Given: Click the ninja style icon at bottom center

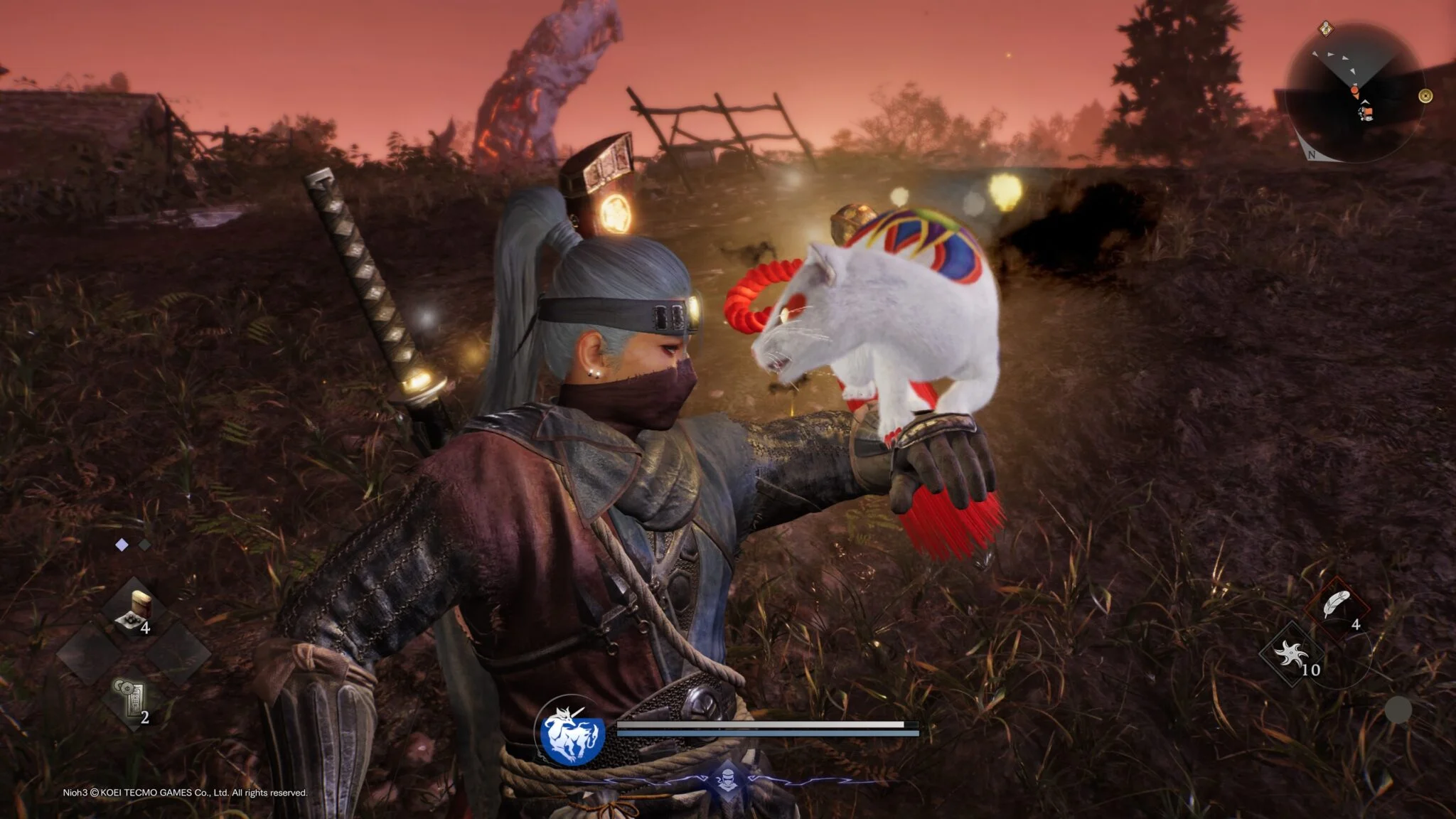Looking at the screenshot, I should coord(727,776).
